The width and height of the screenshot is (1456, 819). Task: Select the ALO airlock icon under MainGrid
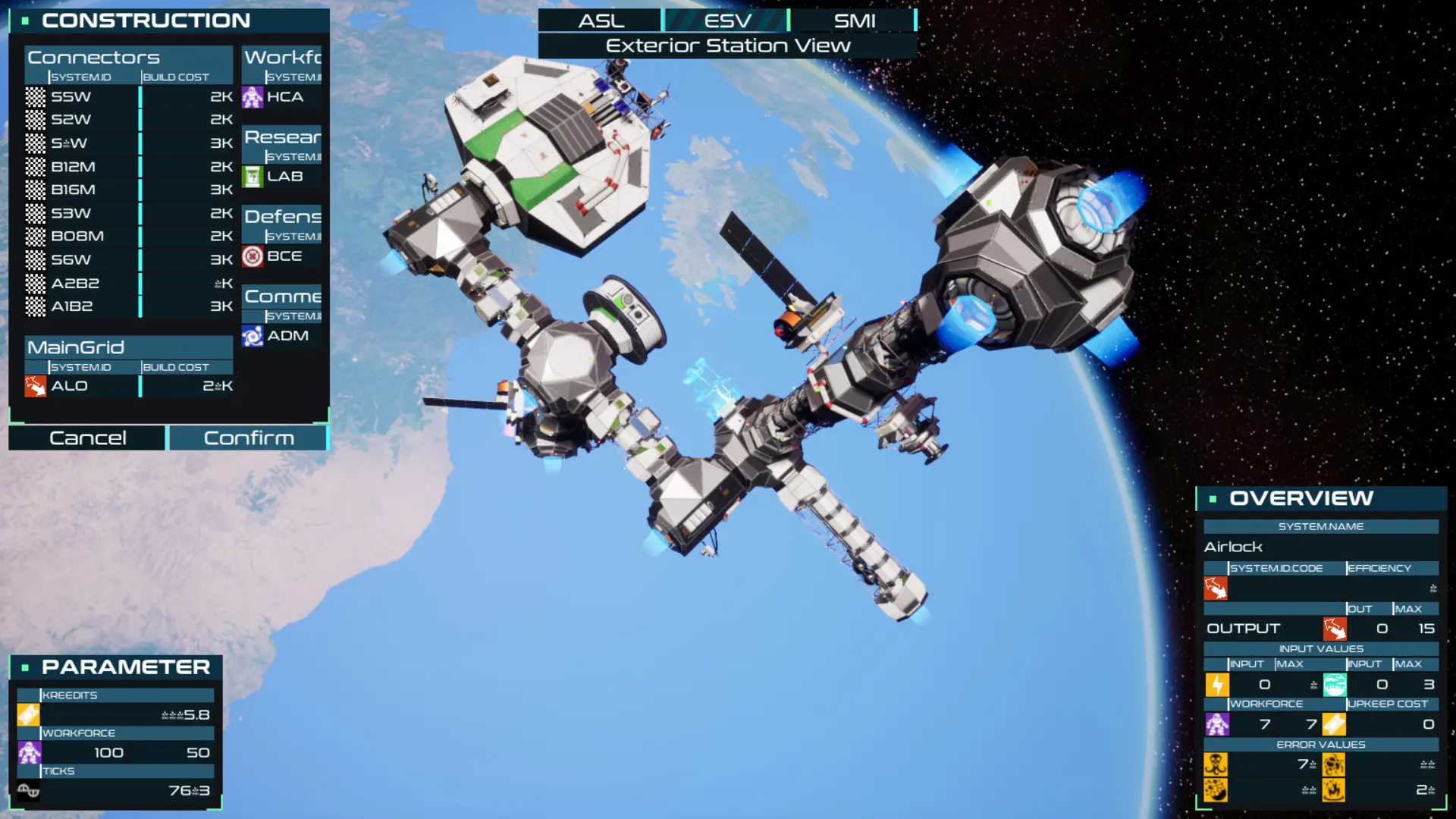pyautogui.click(x=35, y=386)
